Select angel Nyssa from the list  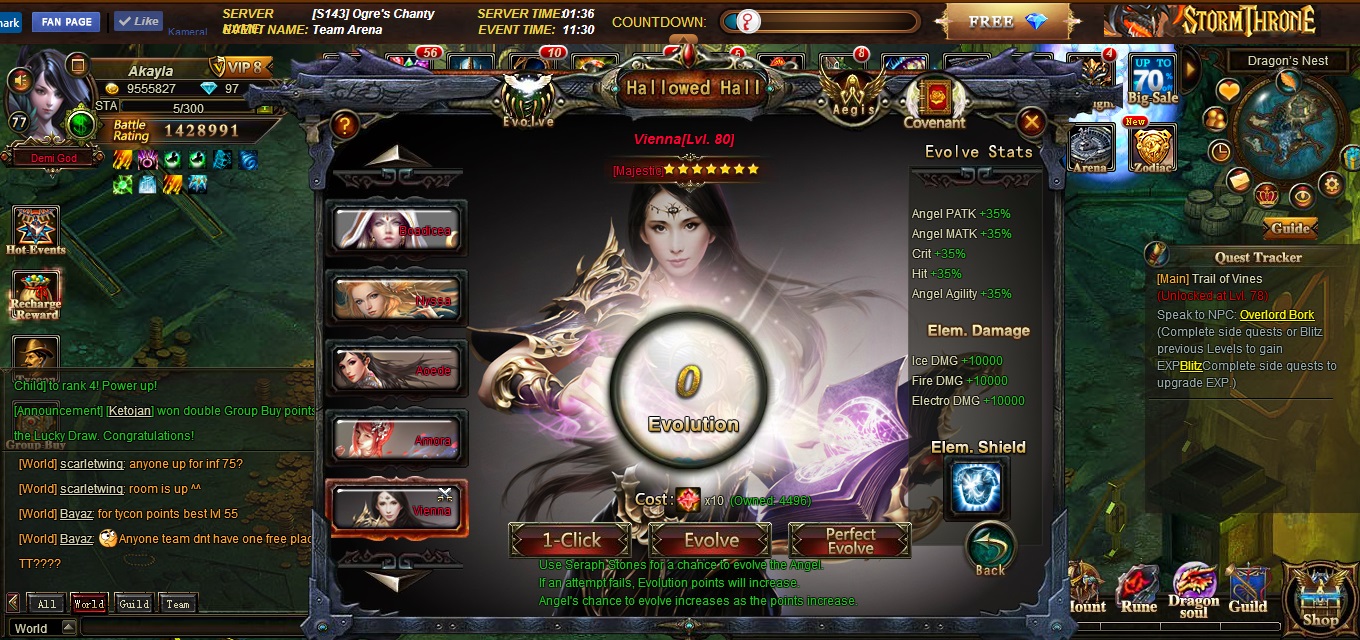point(397,299)
